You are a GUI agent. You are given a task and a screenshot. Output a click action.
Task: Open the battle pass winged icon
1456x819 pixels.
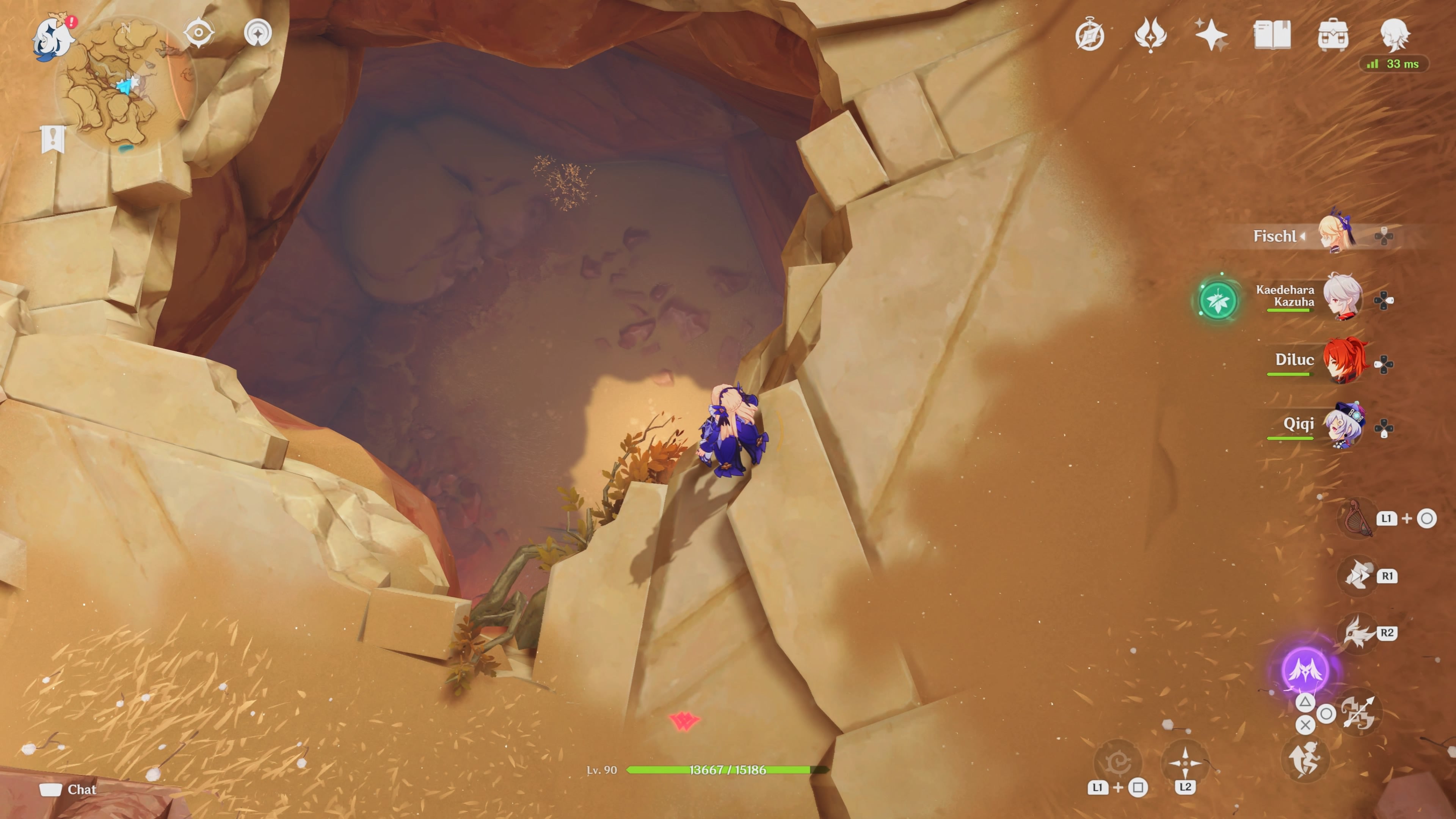click(x=1150, y=35)
